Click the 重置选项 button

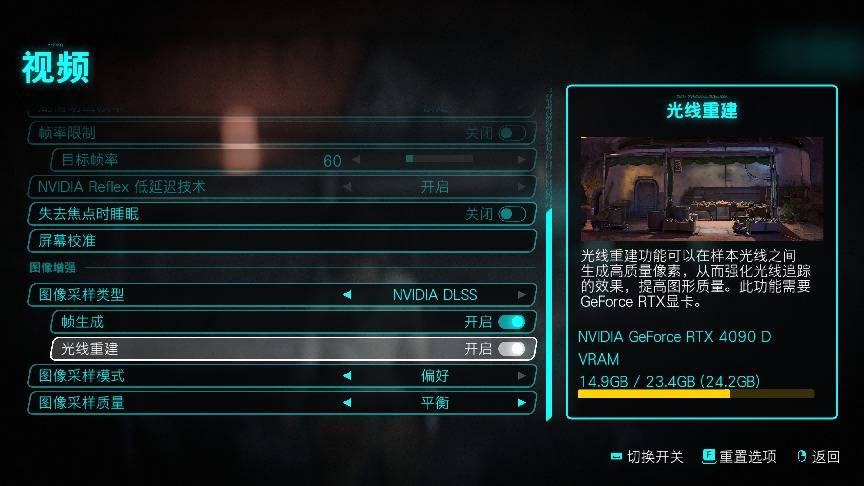(739, 457)
